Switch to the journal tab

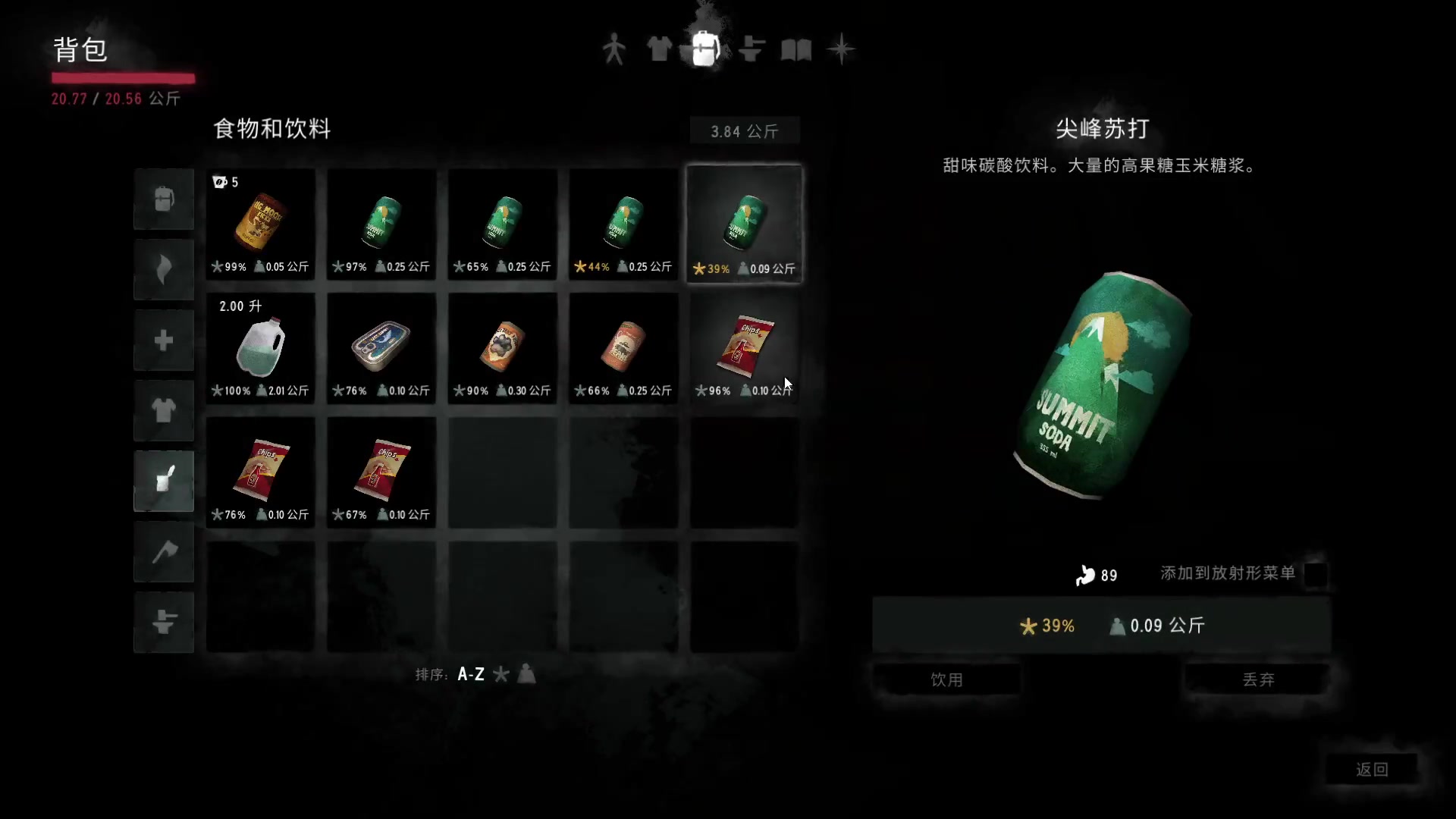pos(796,49)
